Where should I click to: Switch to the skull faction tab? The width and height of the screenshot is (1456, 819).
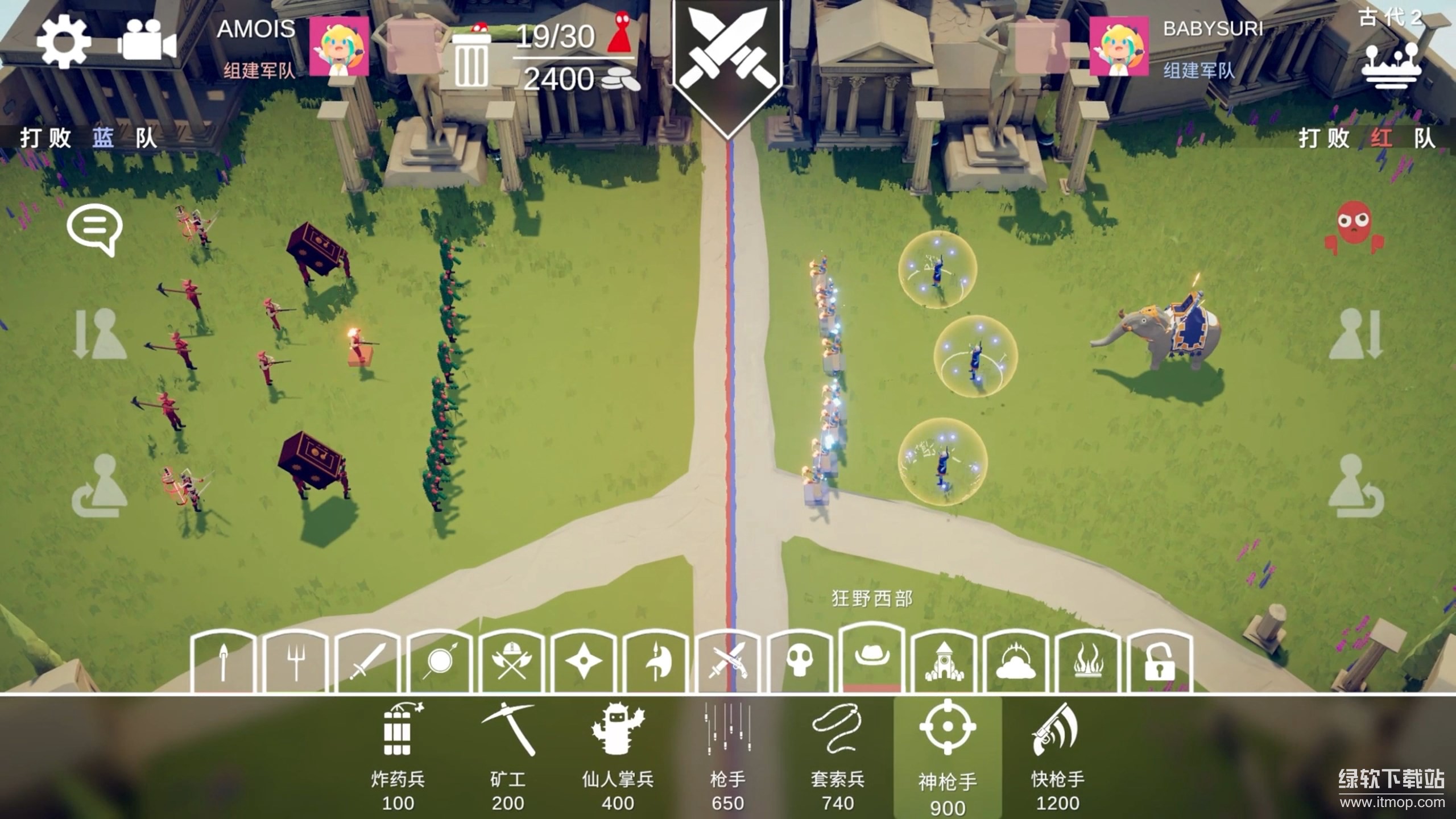(x=799, y=661)
